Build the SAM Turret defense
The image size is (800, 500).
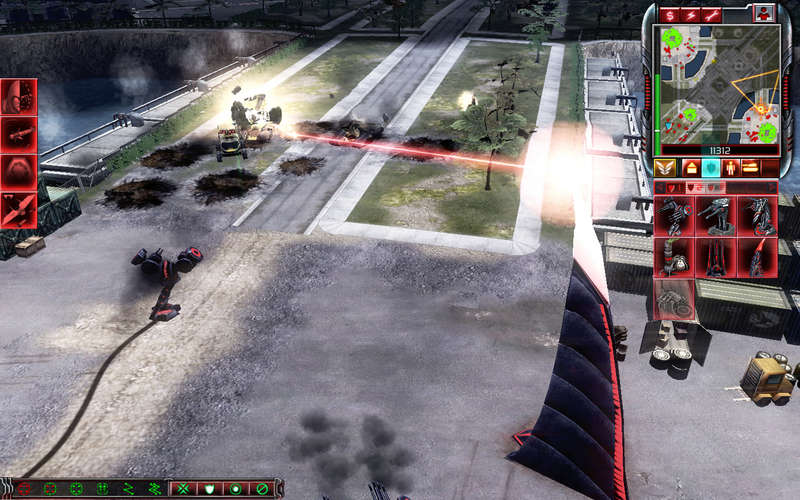[x=757, y=216]
